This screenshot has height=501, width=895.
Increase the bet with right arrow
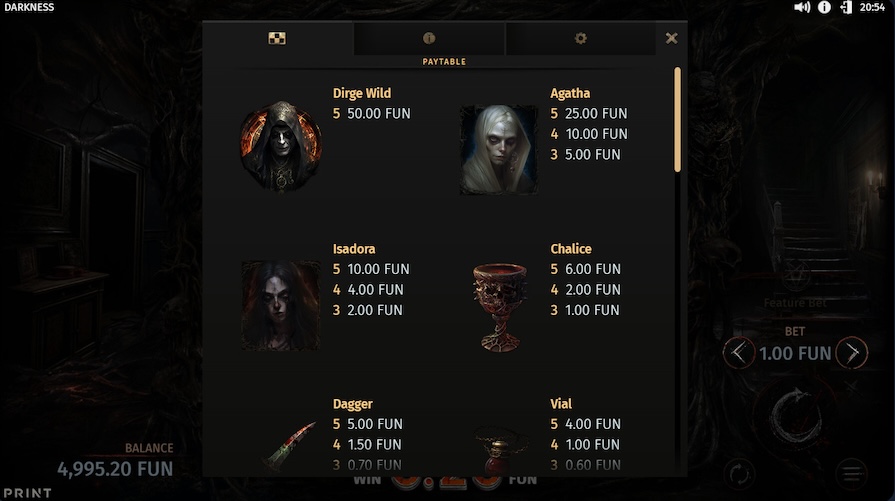(852, 353)
